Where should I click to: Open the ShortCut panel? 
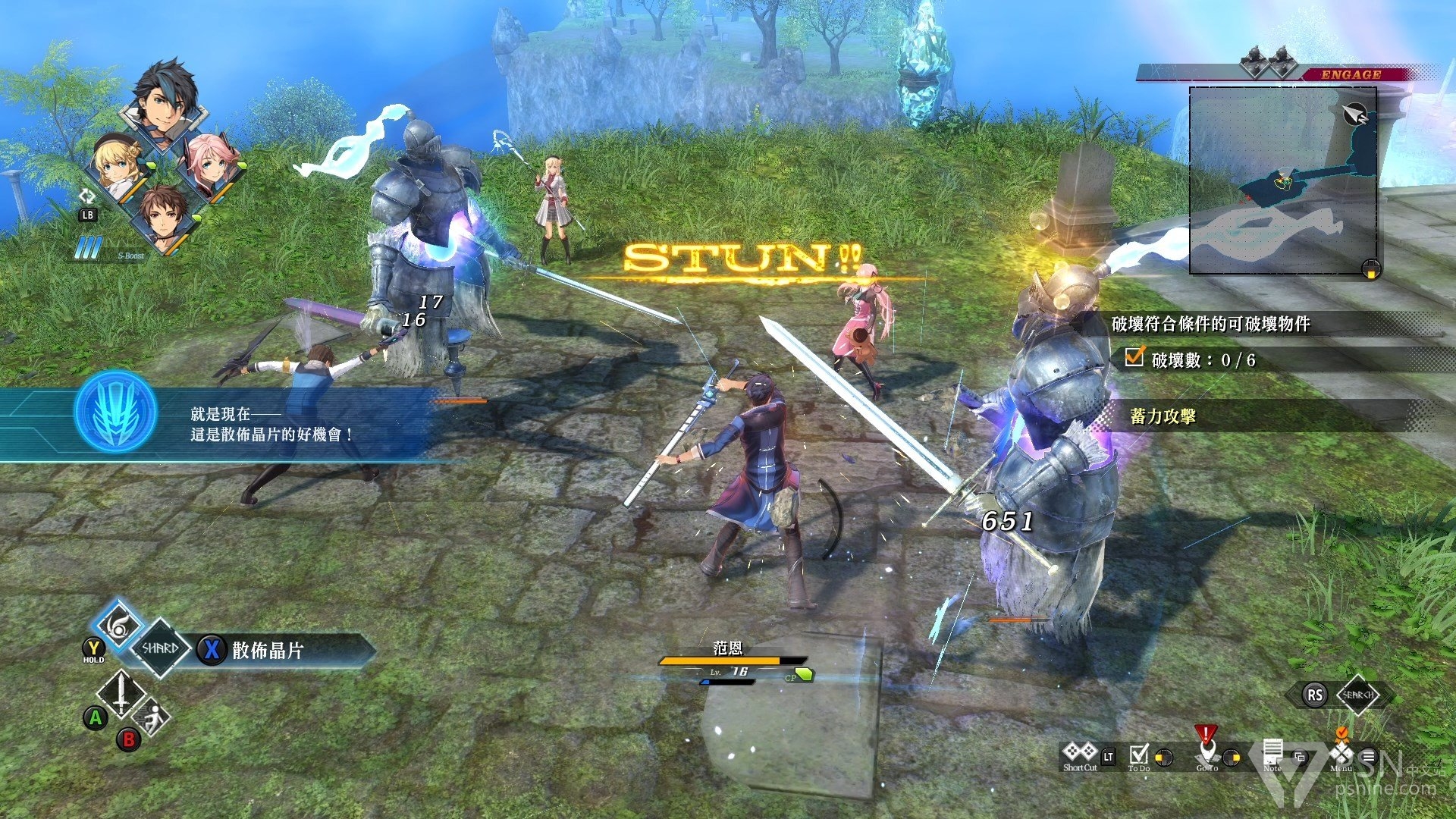pos(1080,755)
